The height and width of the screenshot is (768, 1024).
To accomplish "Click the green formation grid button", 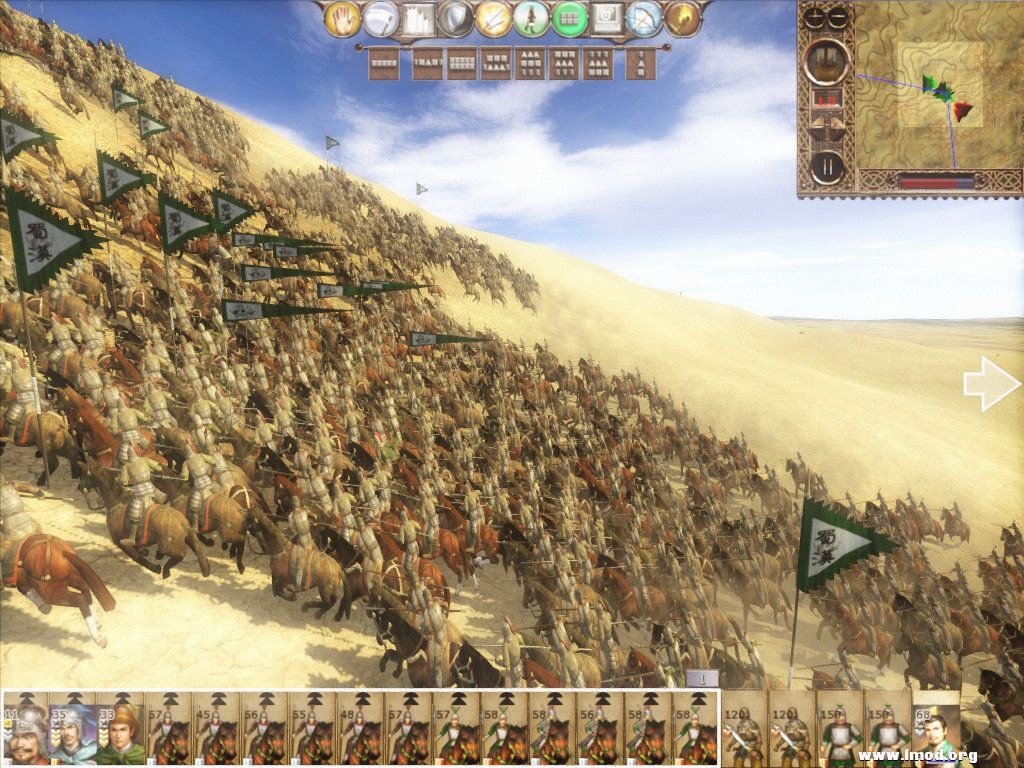I will click(570, 18).
